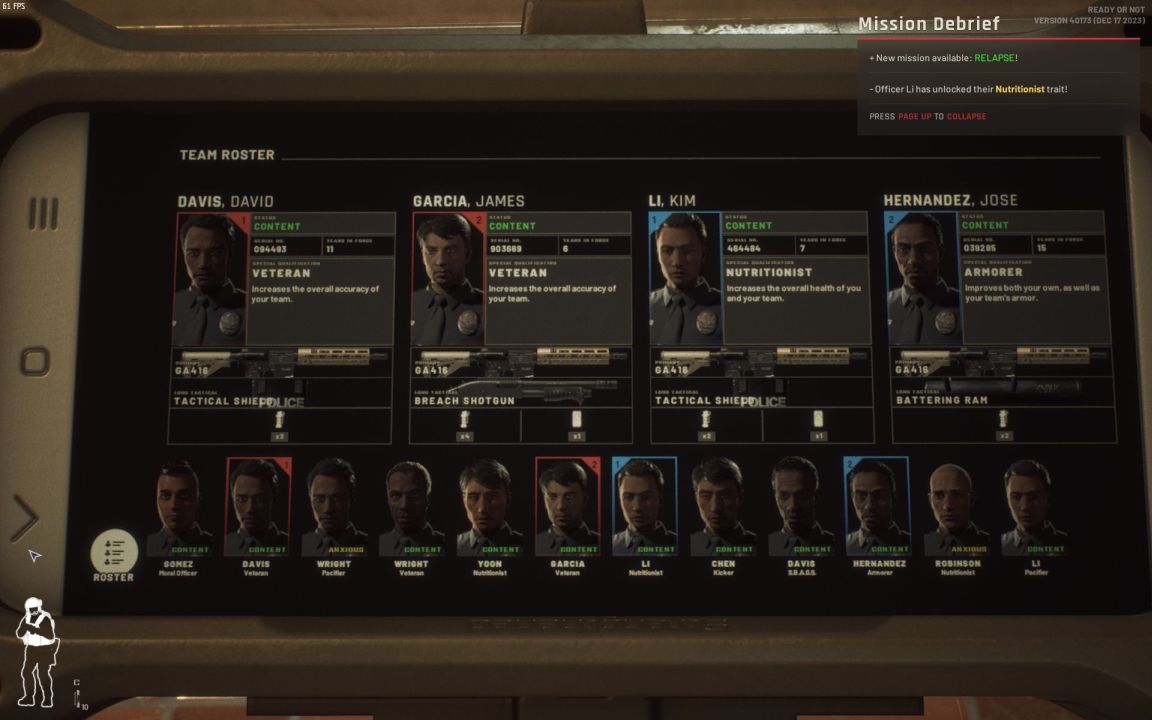Select officer Gomez, the Moral Officer

pos(180,508)
